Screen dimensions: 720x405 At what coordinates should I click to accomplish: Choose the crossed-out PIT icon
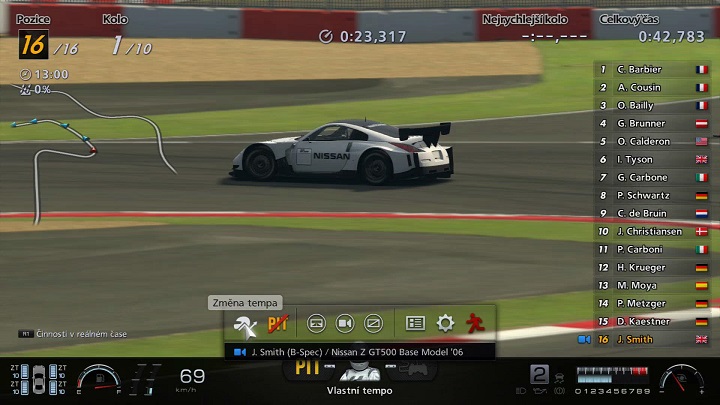tap(277, 323)
